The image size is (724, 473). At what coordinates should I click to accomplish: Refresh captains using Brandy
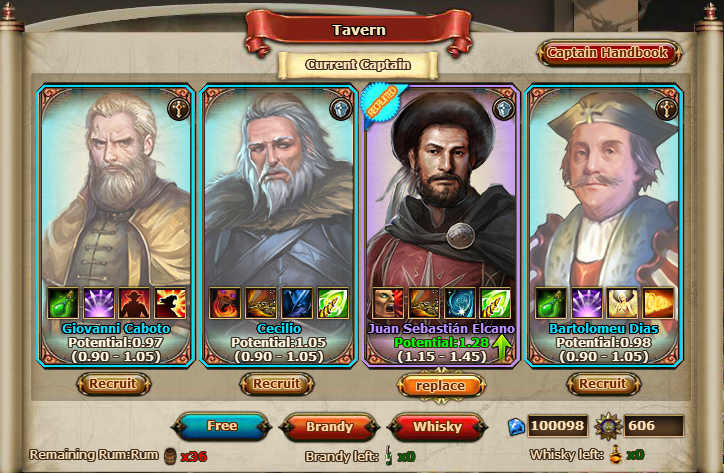[x=329, y=427]
